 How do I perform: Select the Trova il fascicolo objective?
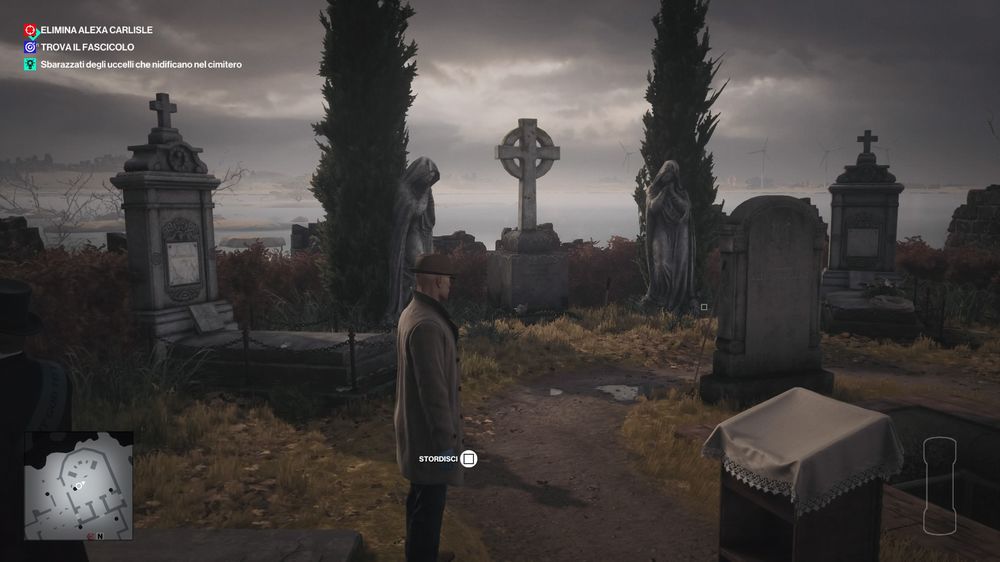85,47
